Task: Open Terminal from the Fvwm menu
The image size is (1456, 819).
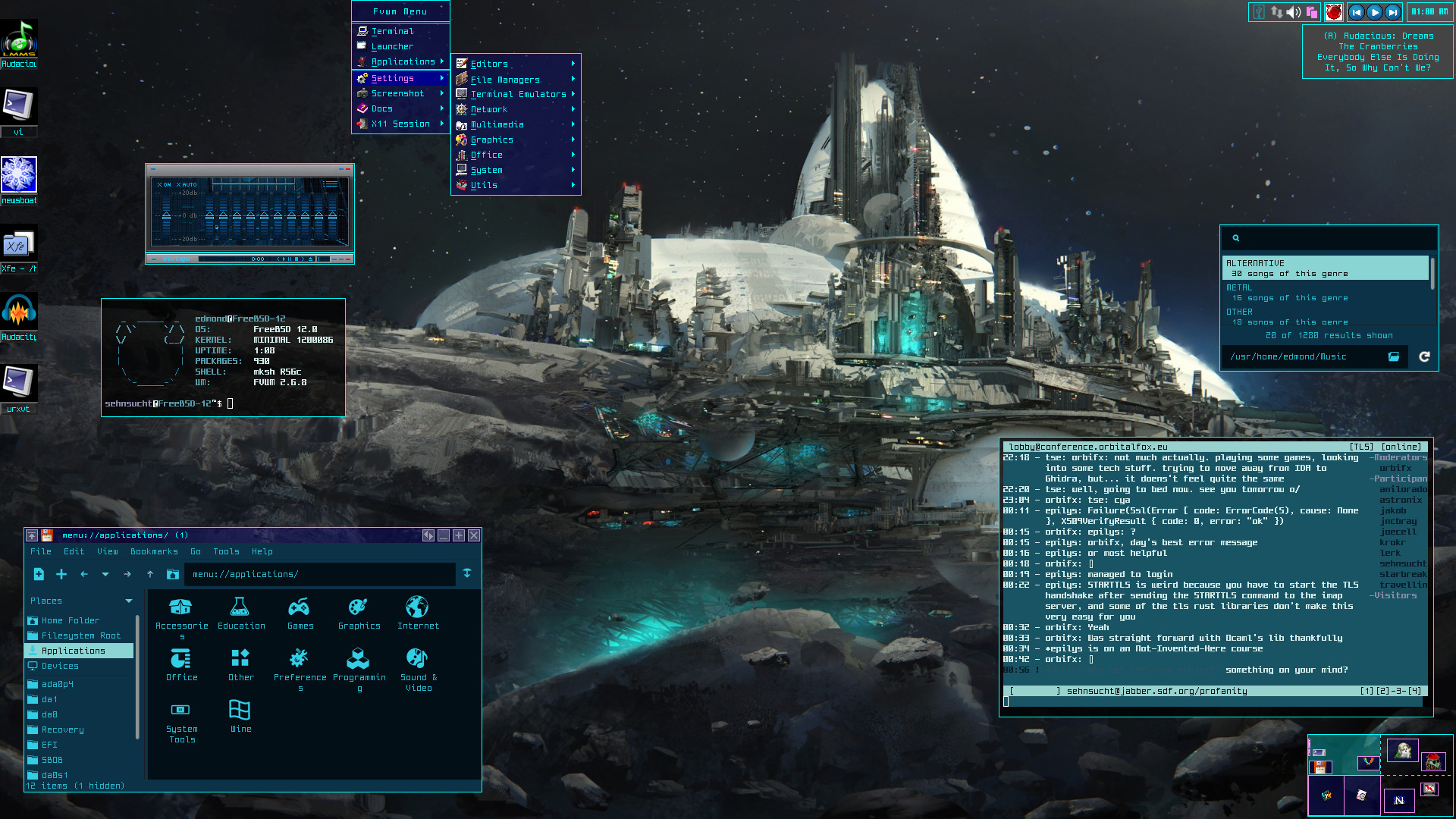Action: pos(393,31)
